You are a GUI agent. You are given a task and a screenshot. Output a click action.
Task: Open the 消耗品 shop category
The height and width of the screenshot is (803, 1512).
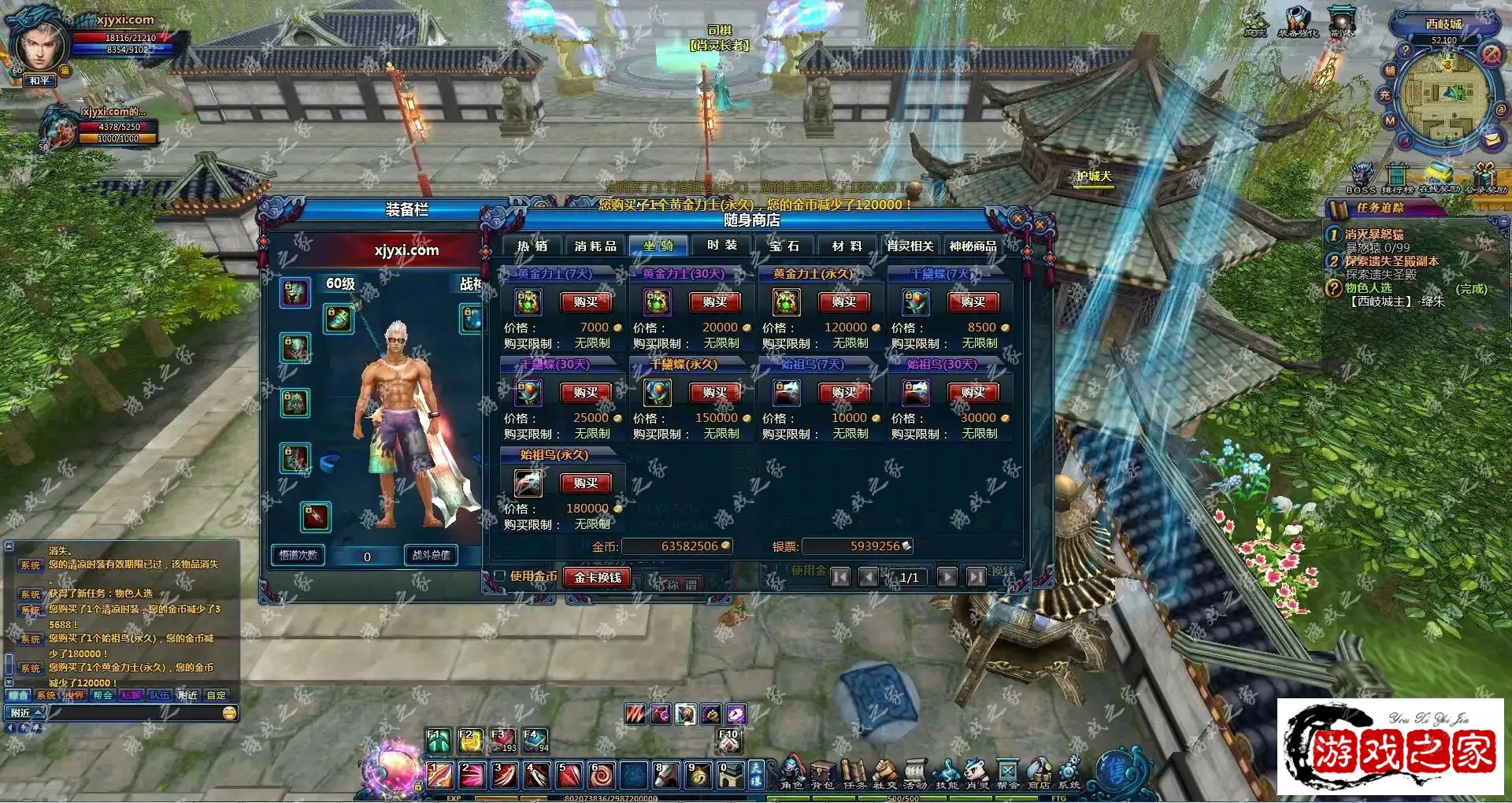[x=595, y=246]
